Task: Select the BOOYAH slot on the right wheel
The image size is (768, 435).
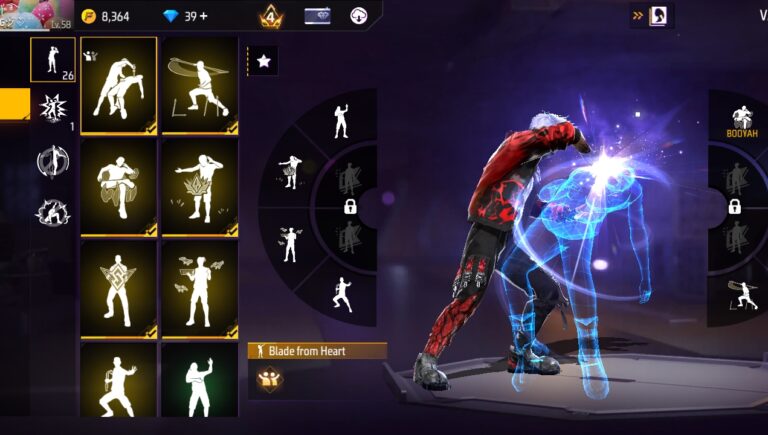Action: [738, 122]
